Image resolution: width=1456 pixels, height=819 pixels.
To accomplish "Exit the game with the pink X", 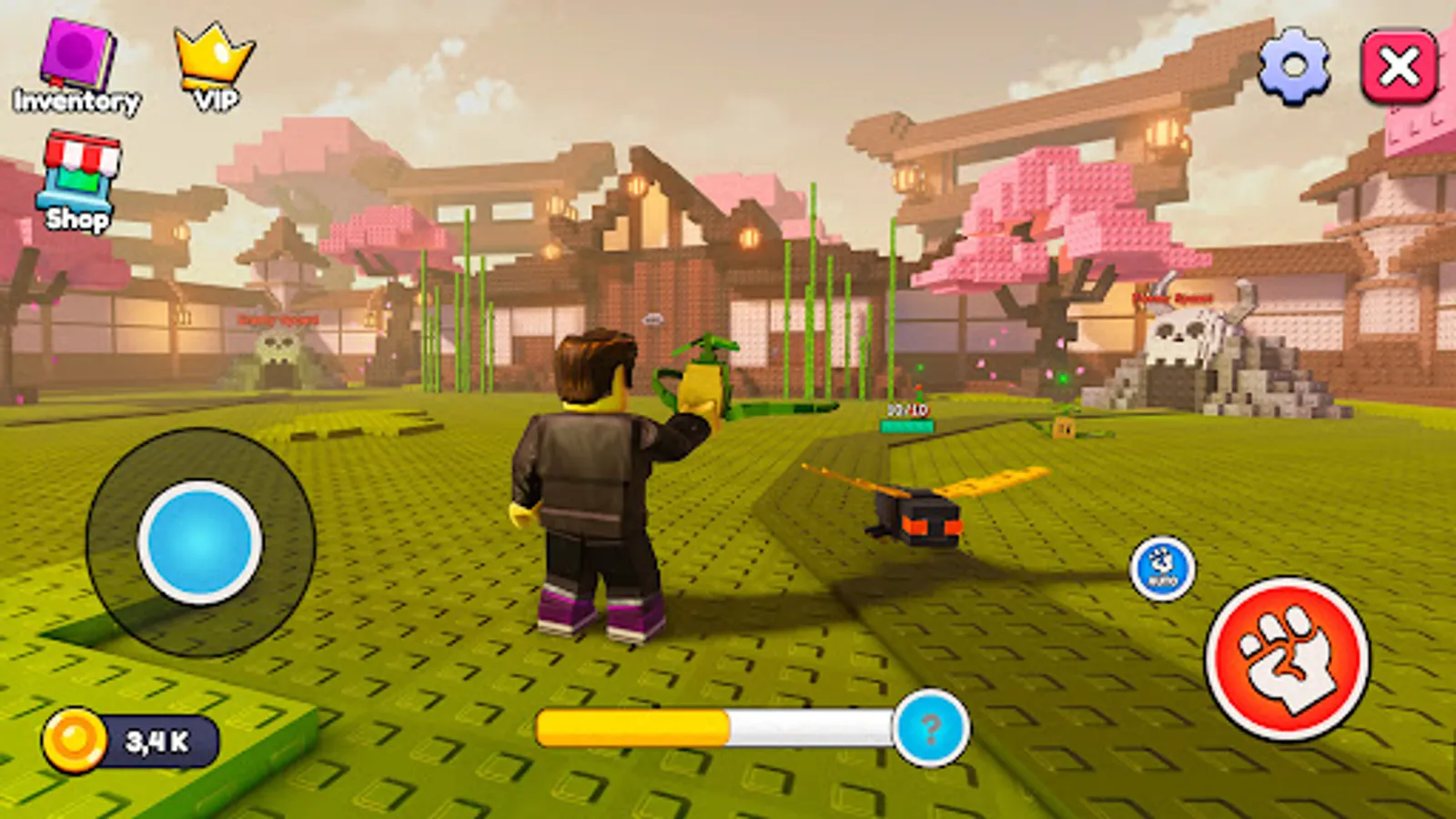I will point(1399,64).
